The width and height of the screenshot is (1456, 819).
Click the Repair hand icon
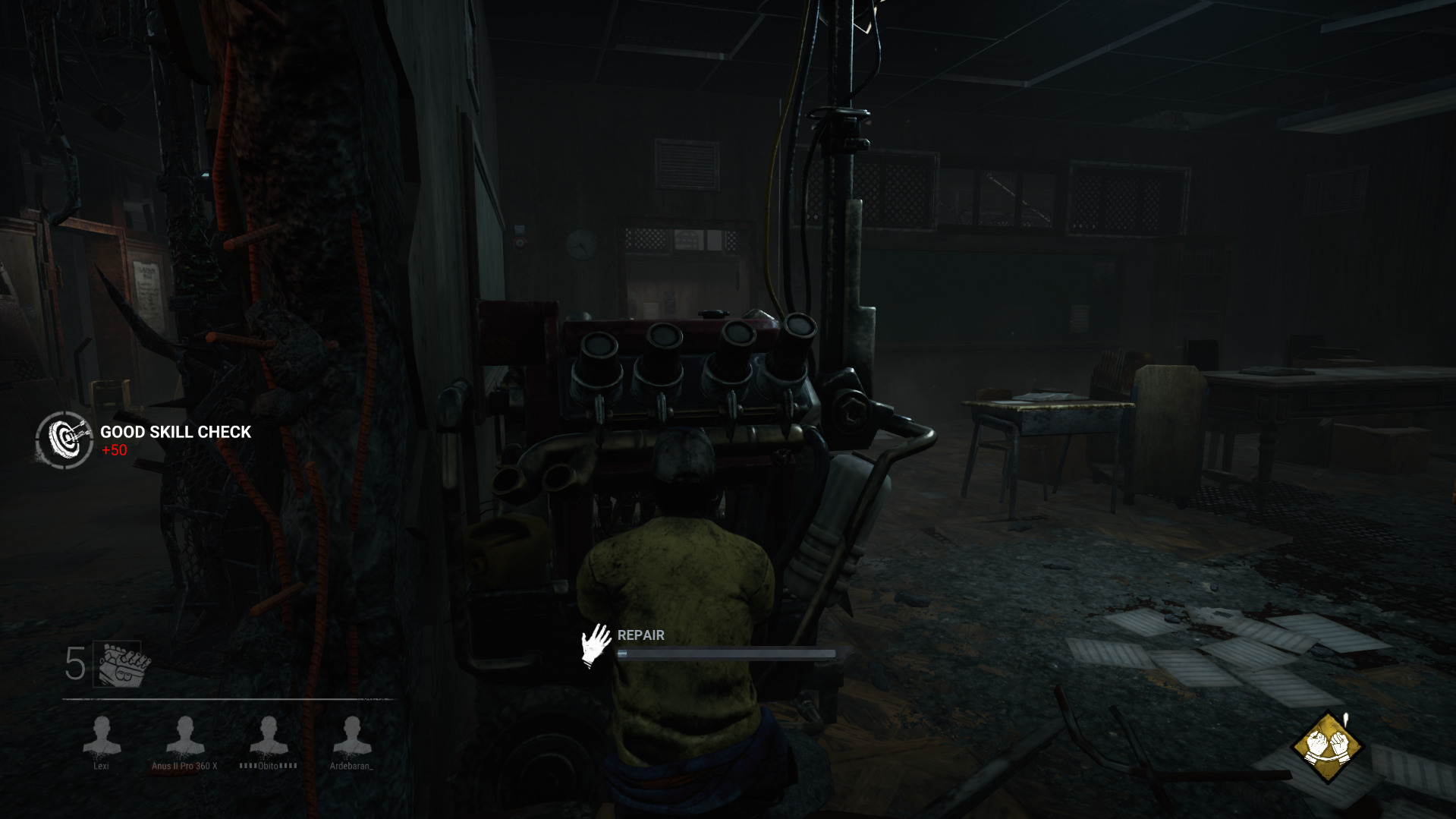596,645
